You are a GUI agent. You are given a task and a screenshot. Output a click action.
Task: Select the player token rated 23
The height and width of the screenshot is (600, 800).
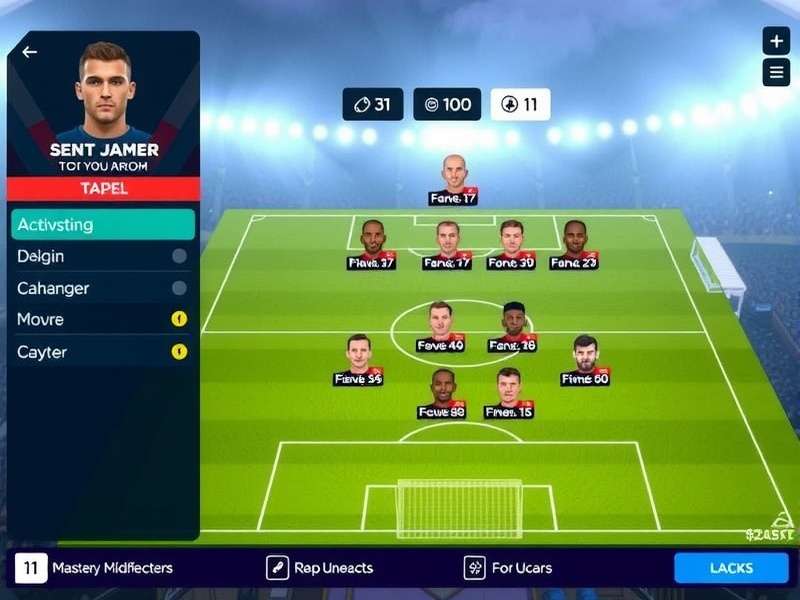[x=574, y=245]
